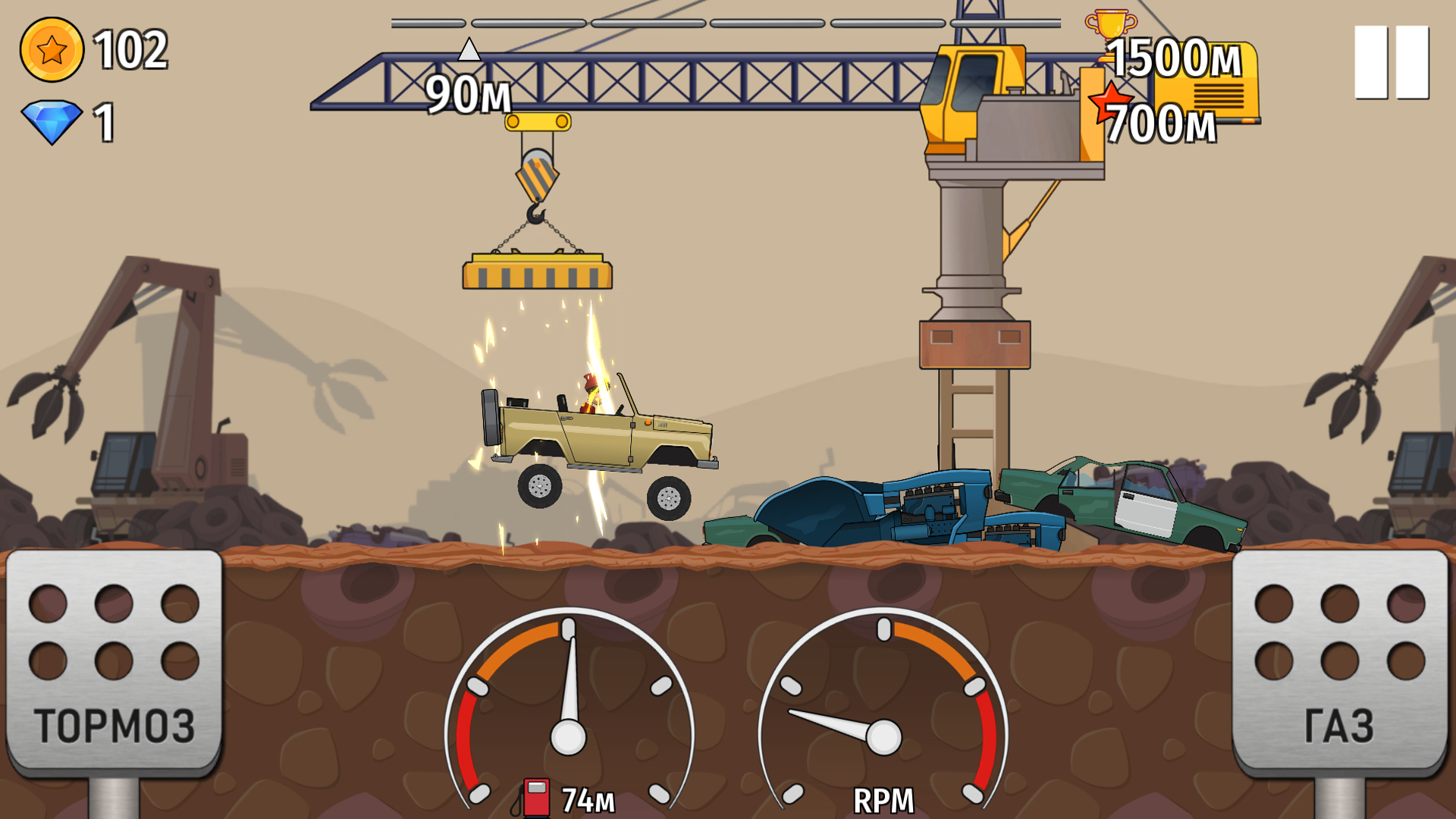
Task: Tap the white triangle marker above the 90м label
Action: 469,50
